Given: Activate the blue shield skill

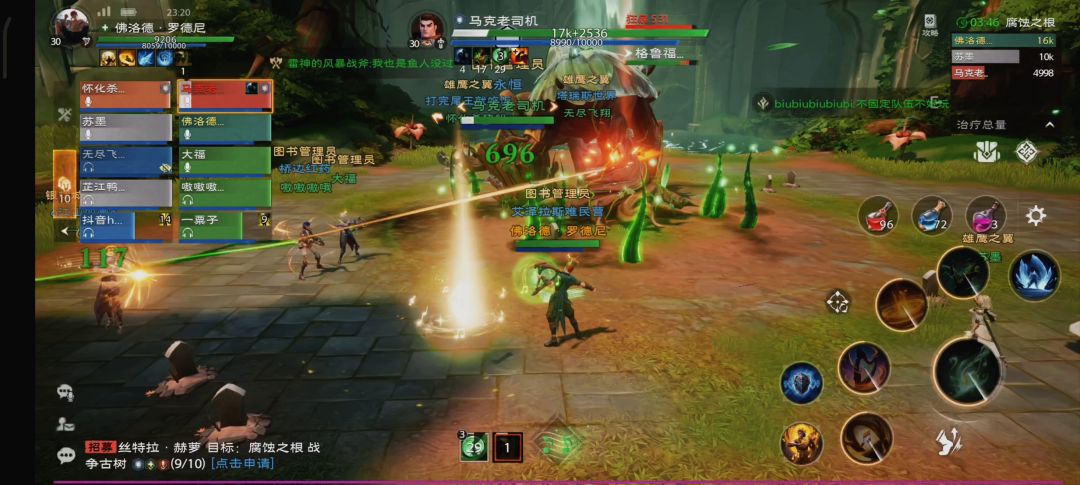Looking at the screenshot, I should tap(801, 383).
